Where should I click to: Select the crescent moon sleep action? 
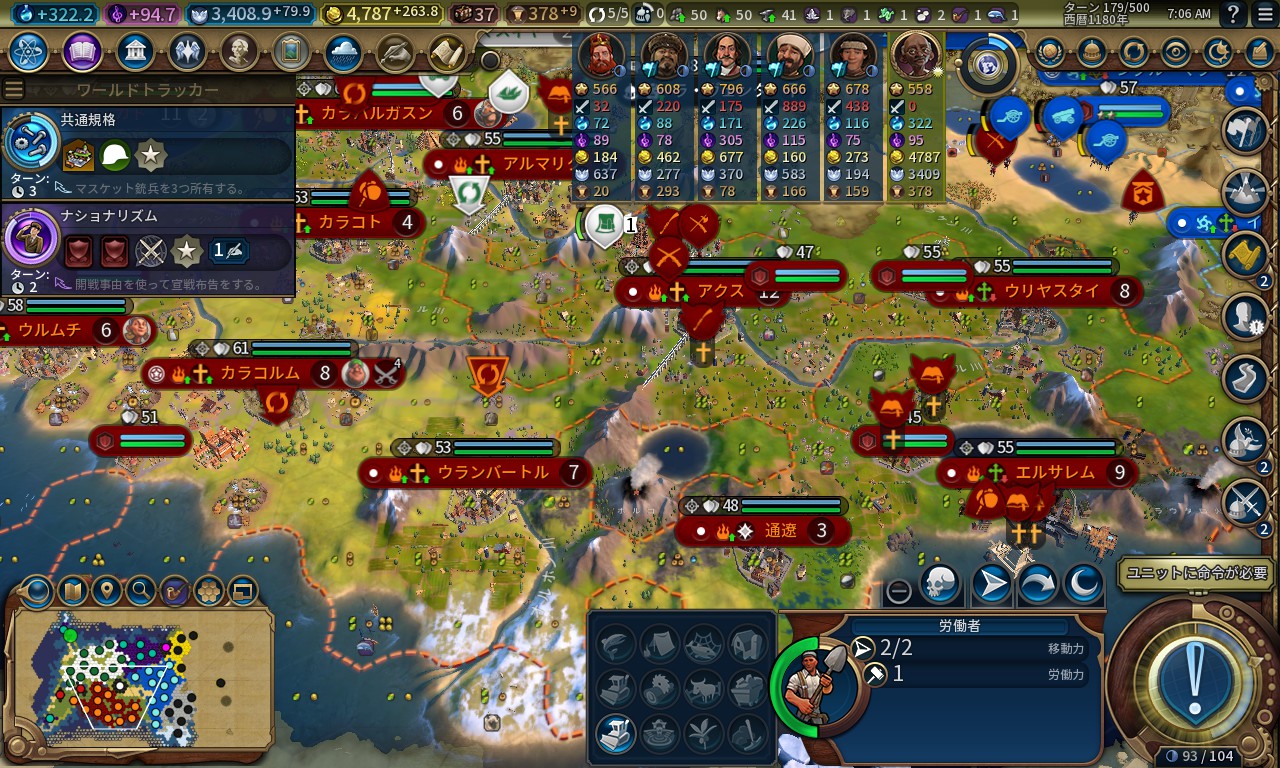click(x=1082, y=584)
